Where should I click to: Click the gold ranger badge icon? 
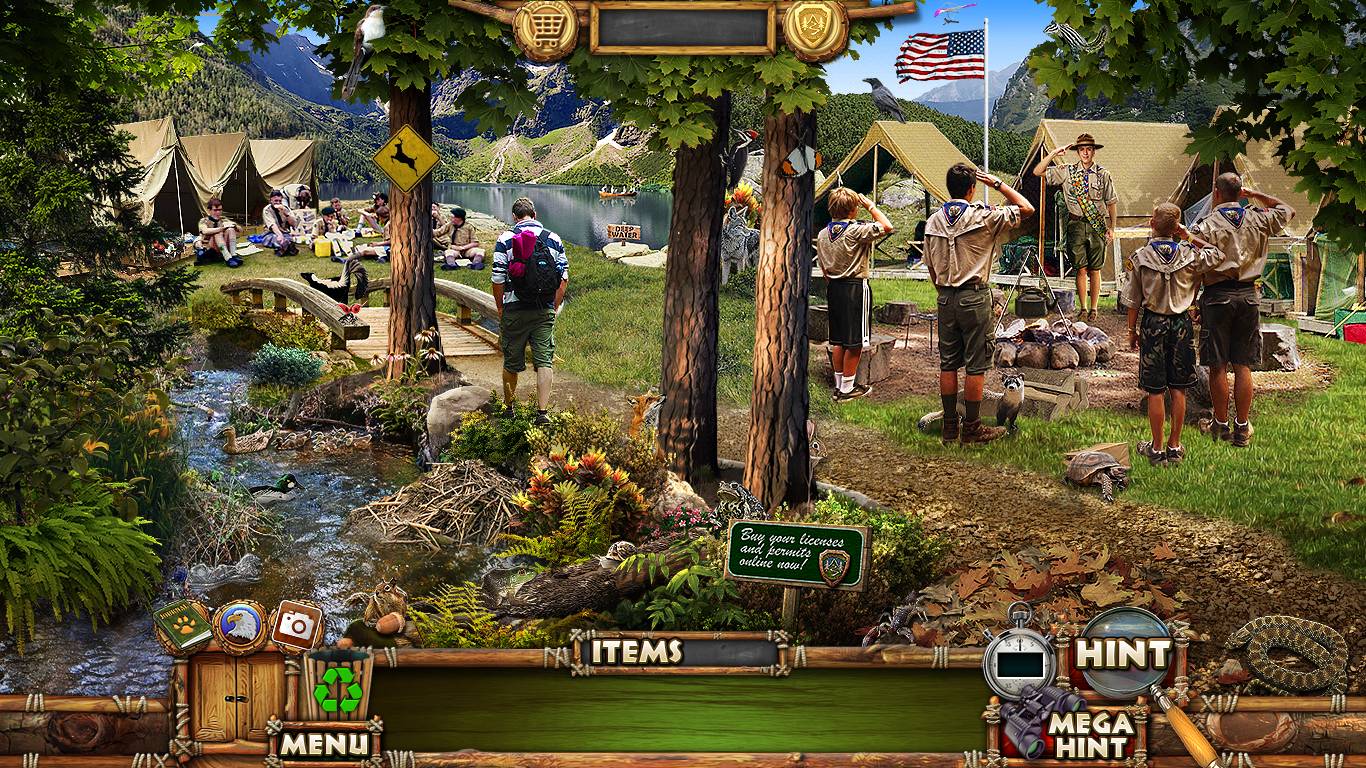point(815,30)
